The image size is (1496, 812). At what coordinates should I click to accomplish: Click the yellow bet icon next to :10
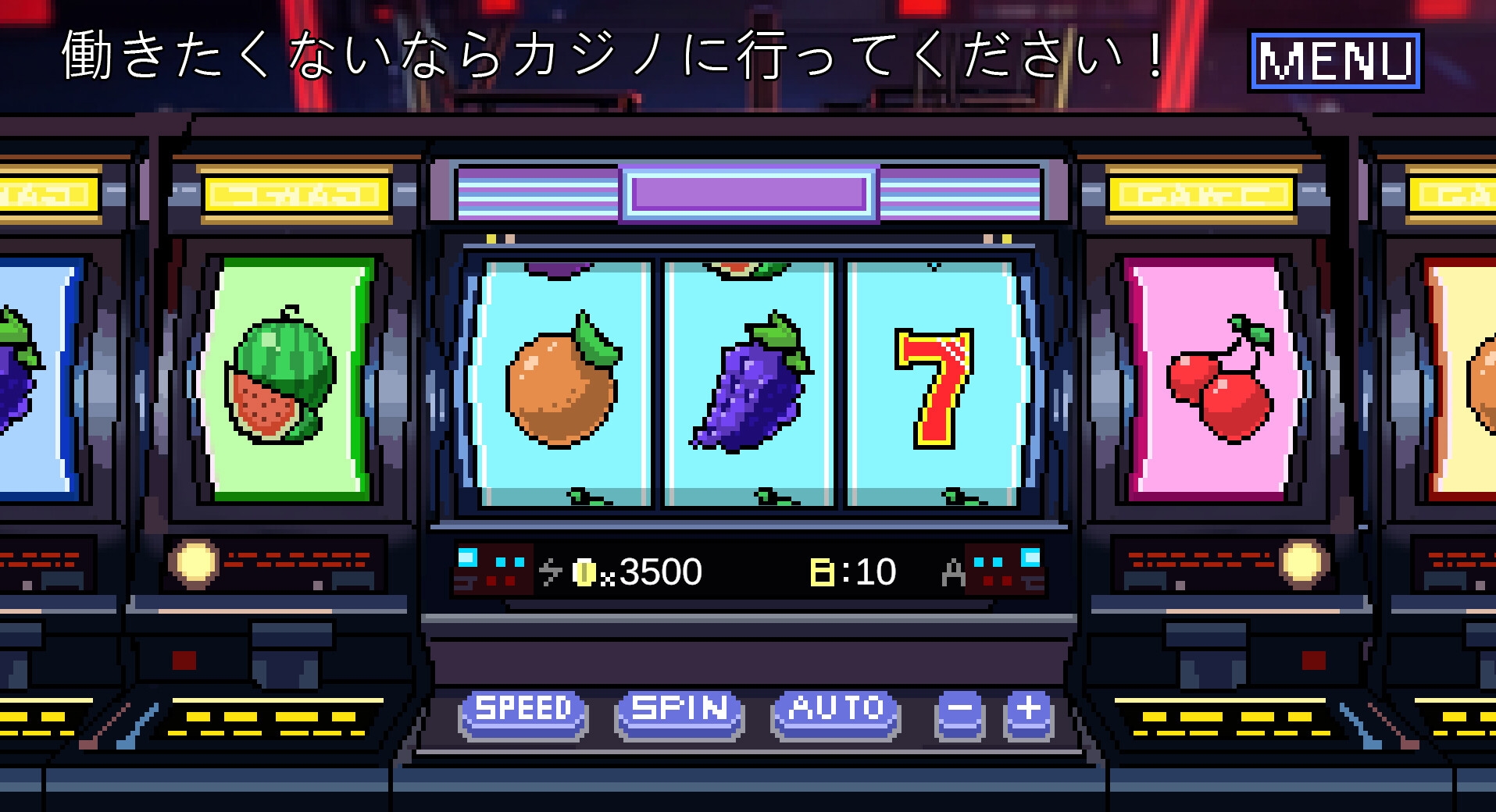(823, 570)
